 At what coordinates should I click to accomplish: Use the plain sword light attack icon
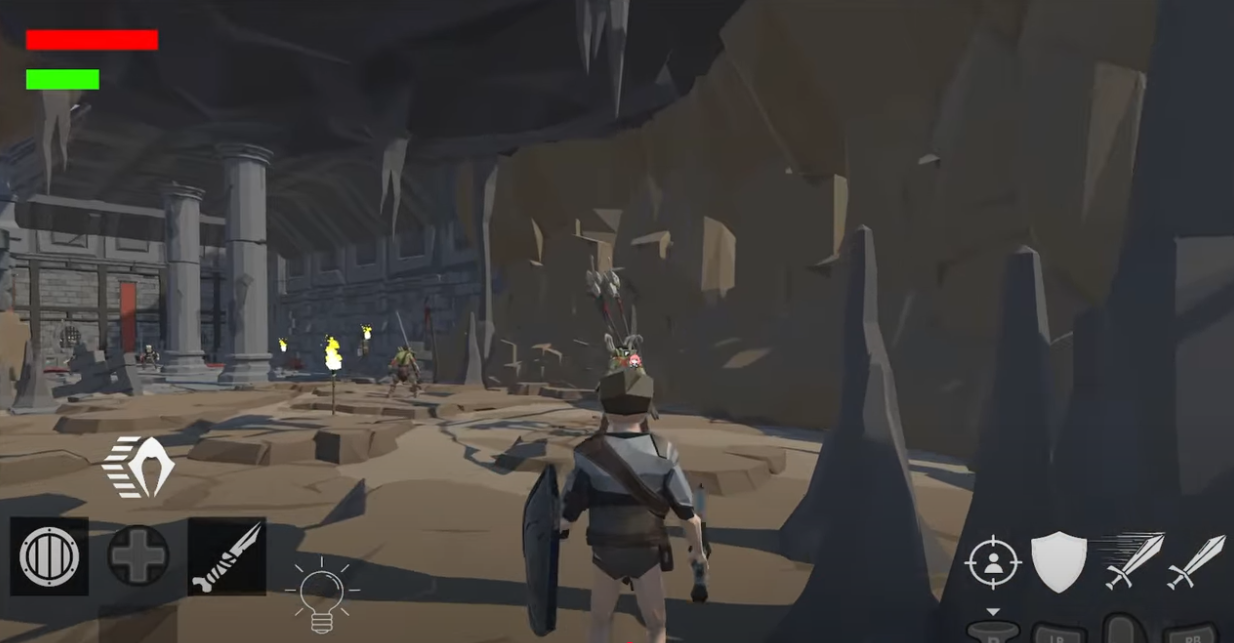coord(1196,562)
